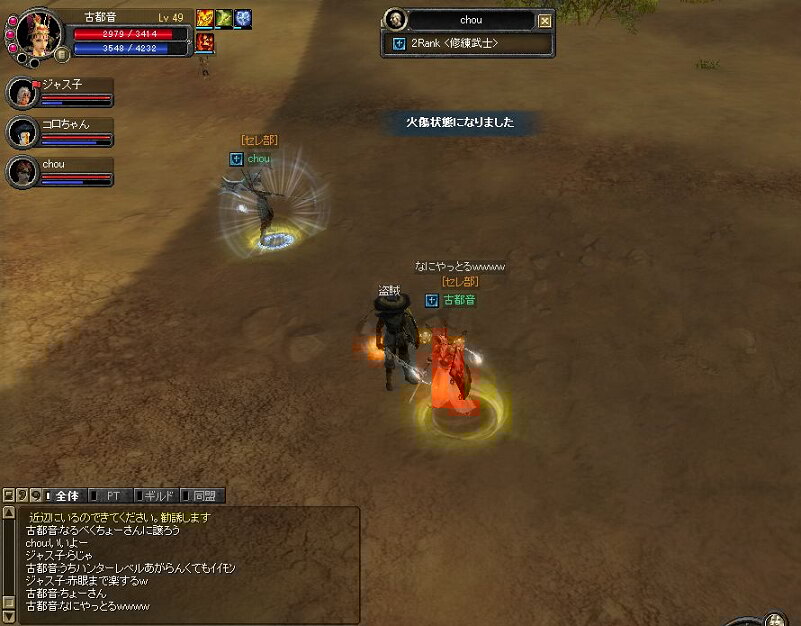Click the green leaf buff icon
This screenshot has height=626, width=801.
tap(224, 18)
